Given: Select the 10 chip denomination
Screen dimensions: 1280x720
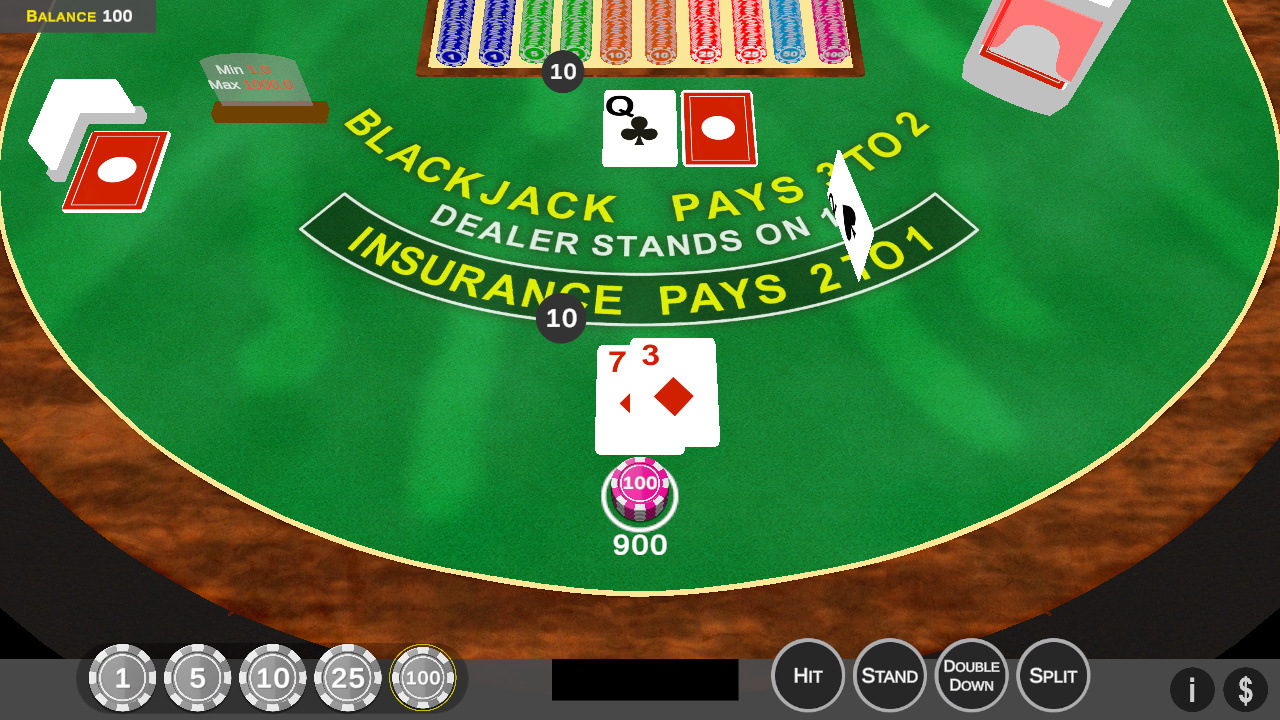Looking at the screenshot, I should coord(273,677).
